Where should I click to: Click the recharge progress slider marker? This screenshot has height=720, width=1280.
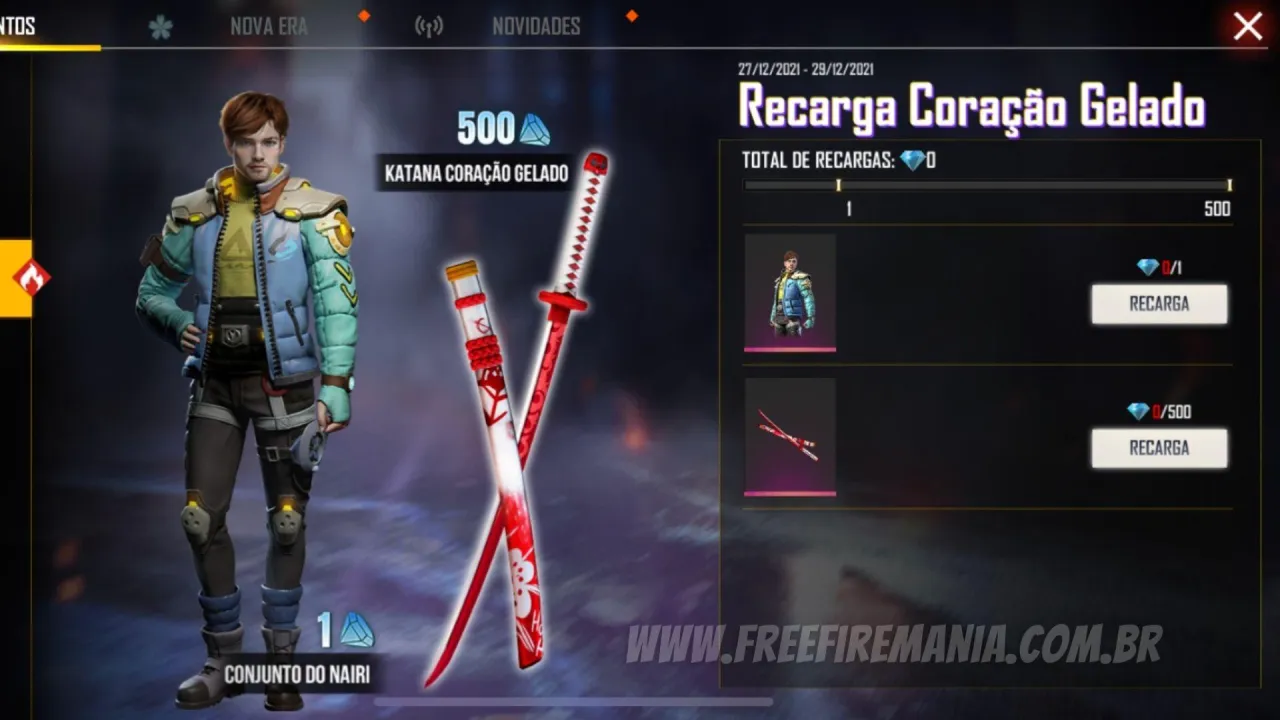(839, 185)
